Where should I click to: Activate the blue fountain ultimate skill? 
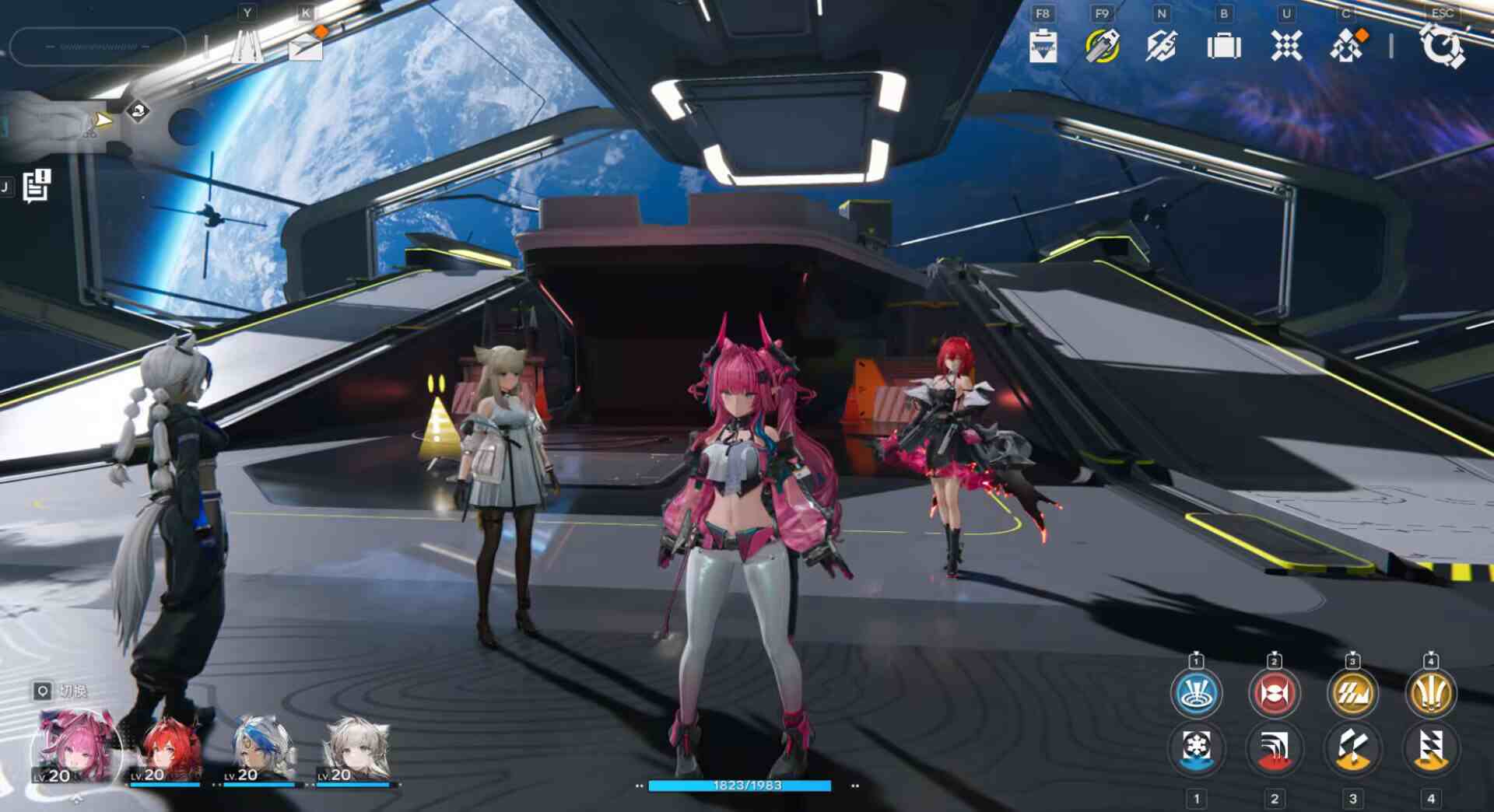coord(1196,693)
